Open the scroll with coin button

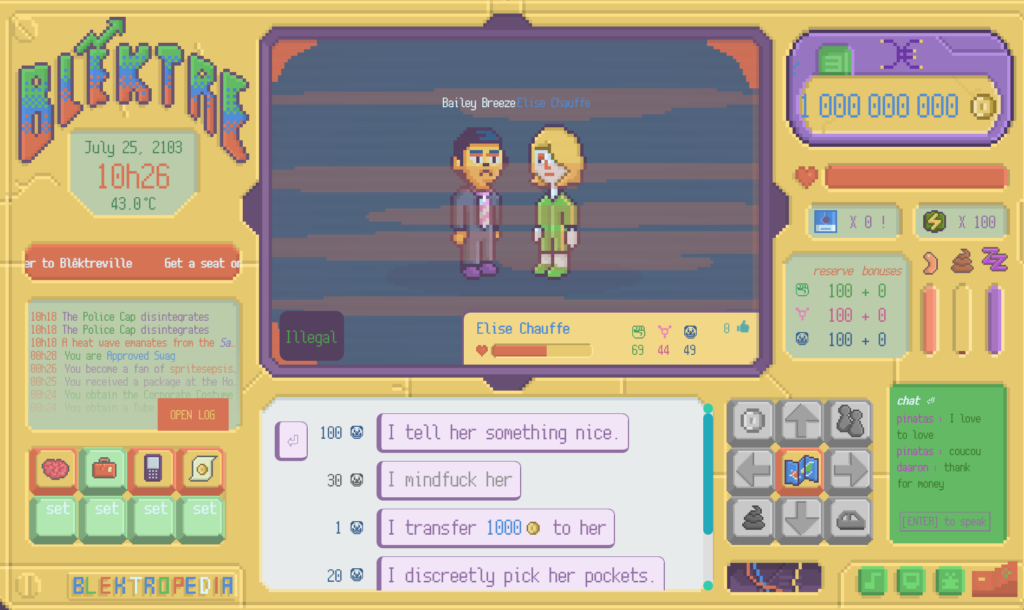pyautogui.click(x=203, y=469)
